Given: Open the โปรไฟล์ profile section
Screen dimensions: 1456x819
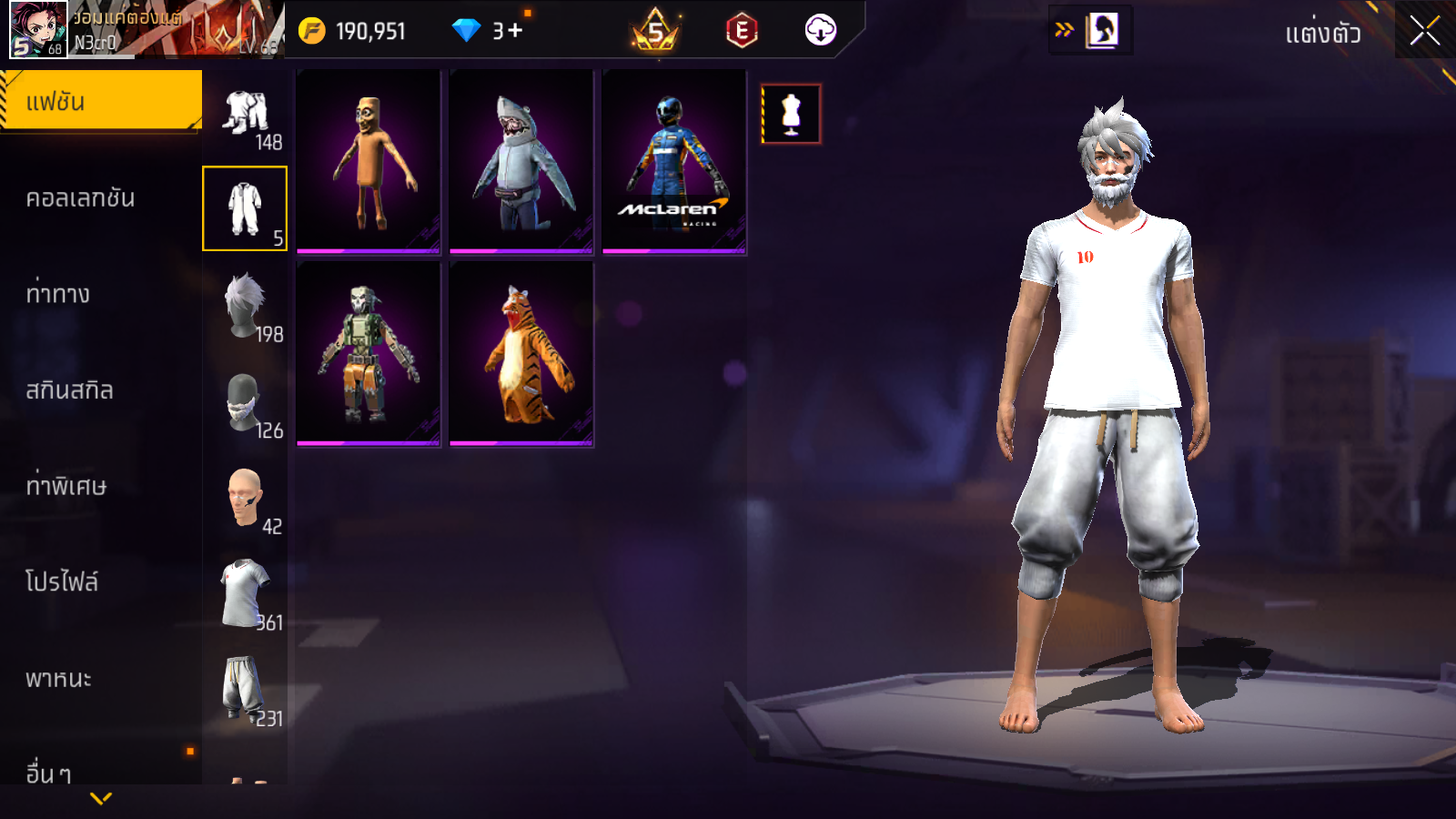Looking at the screenshot, I should [x=62, y=582].
